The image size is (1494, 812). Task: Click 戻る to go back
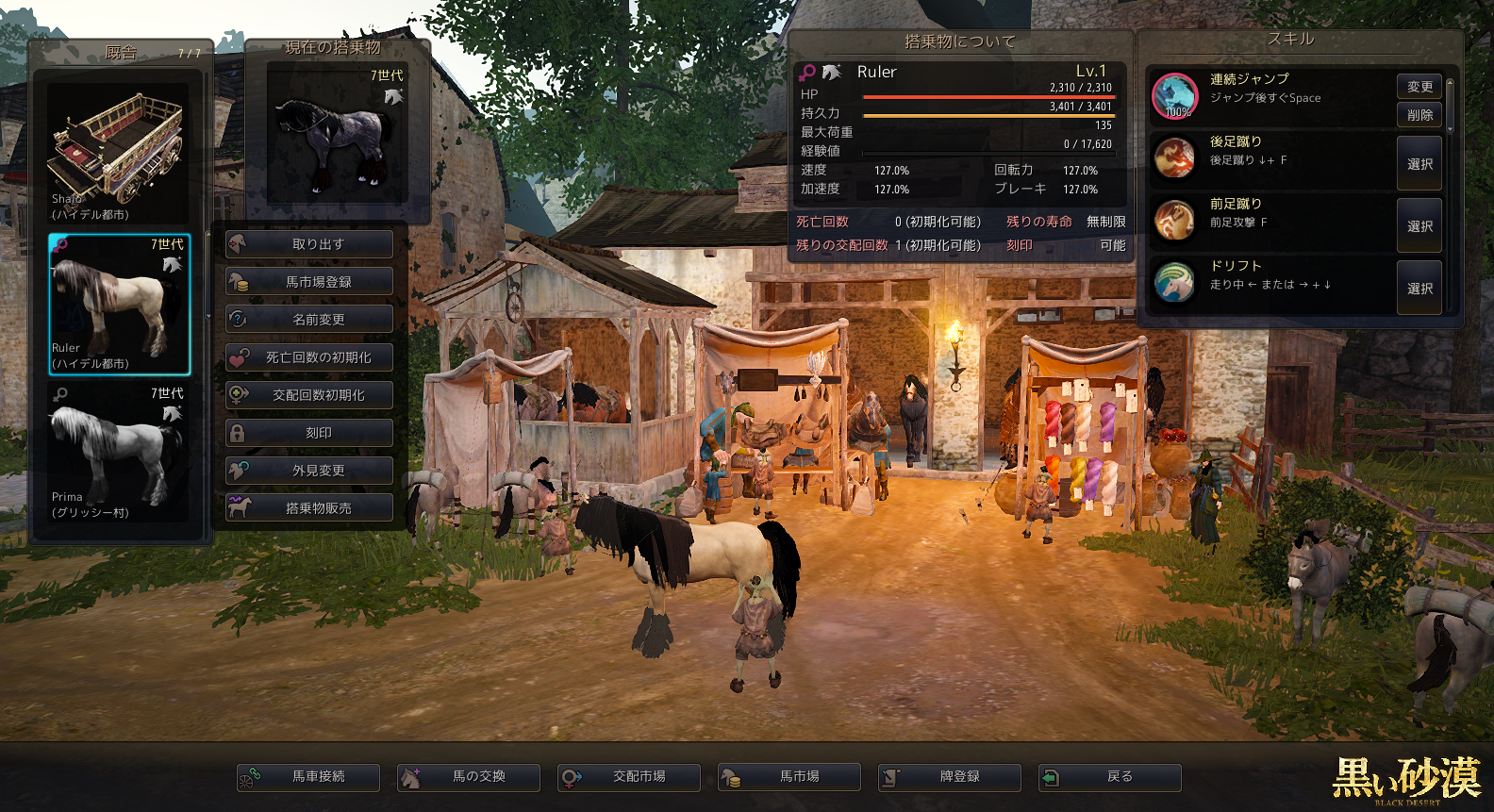click(1110, 777)
